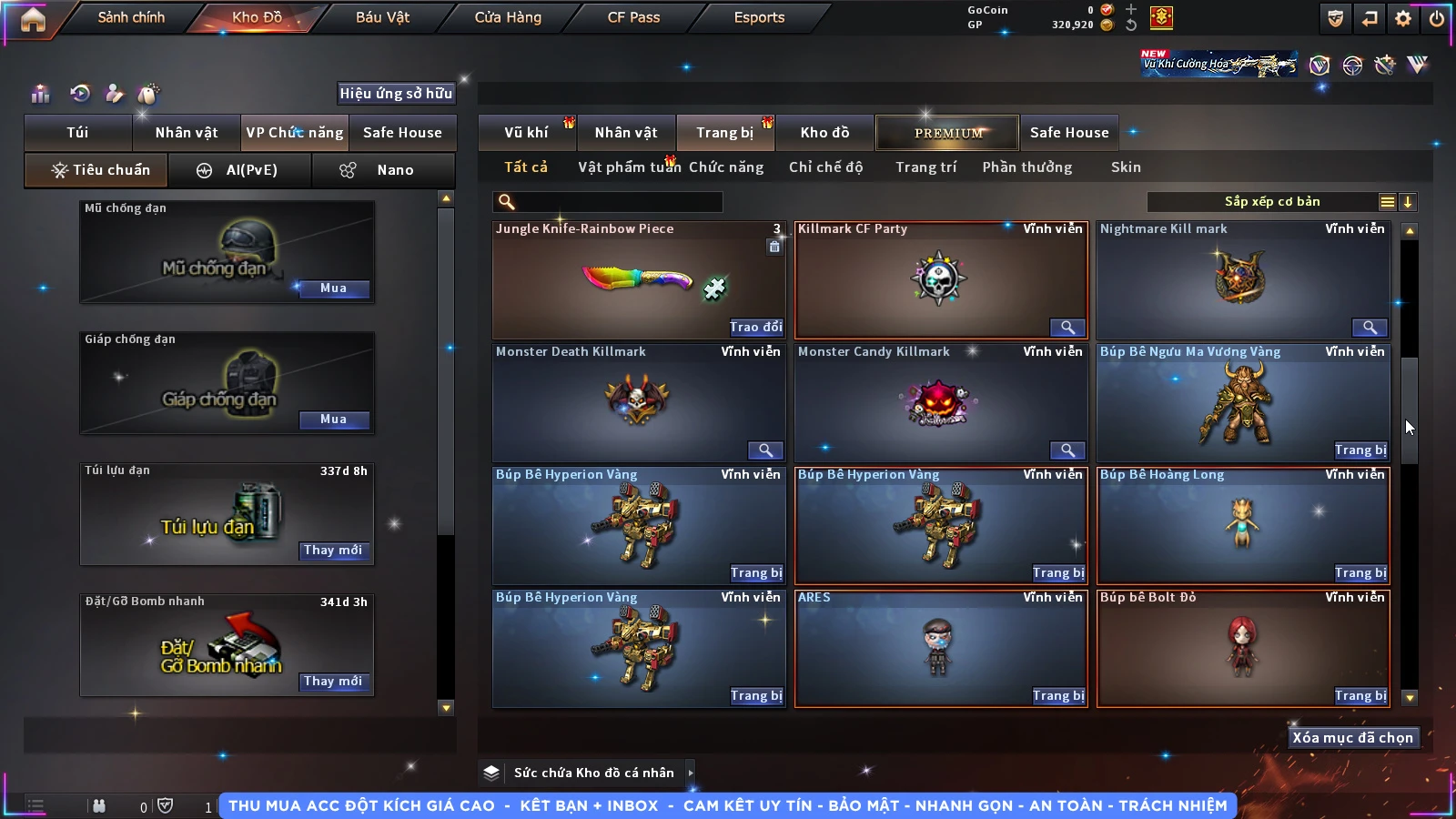The height and width of the screenshot is (819, 1456).
Task: Open settings with the gear icon
Action: tap(1403, 18)
